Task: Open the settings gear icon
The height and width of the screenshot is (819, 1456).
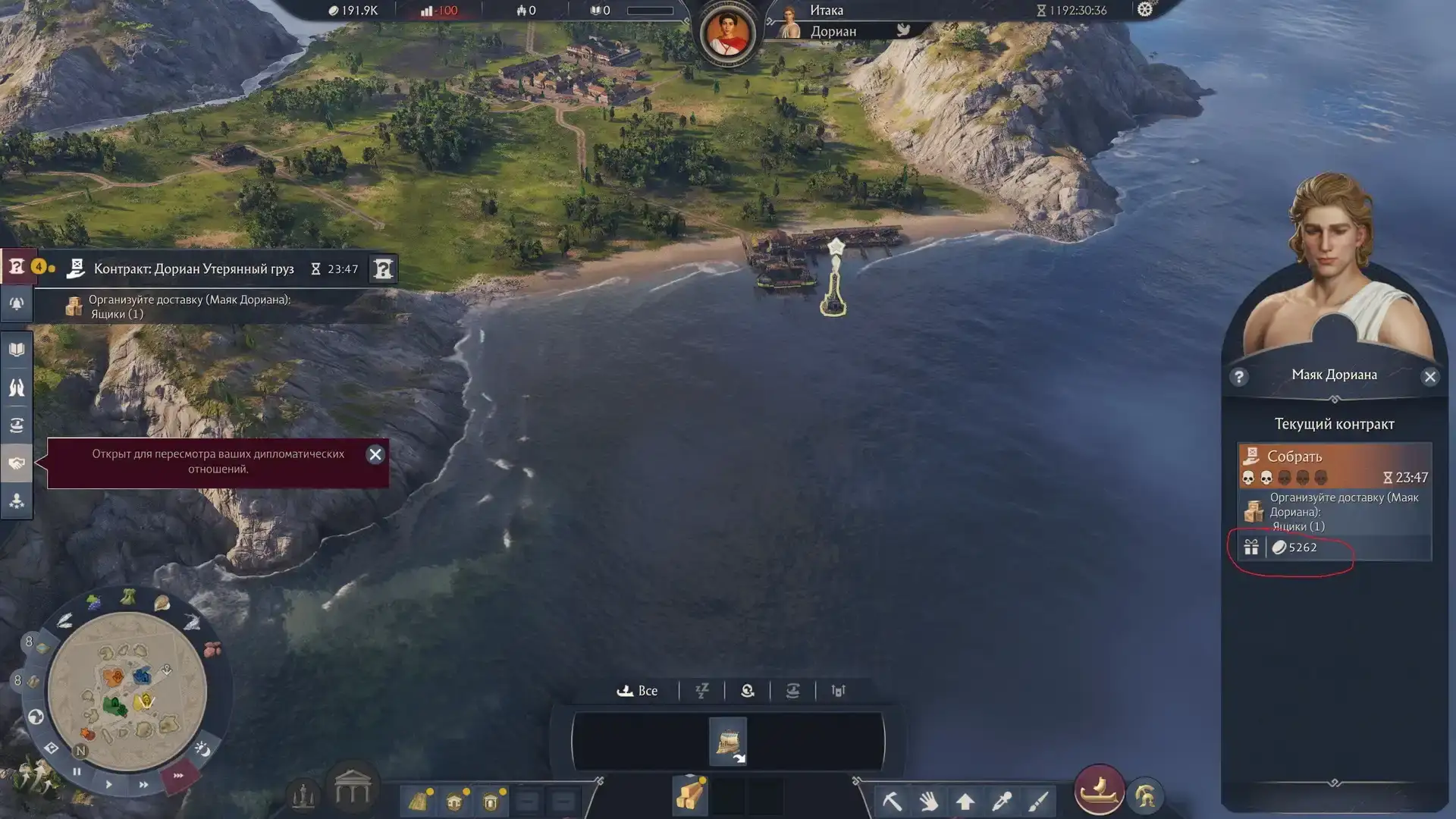Action: pyautogui.click(x=1144, y=10)
